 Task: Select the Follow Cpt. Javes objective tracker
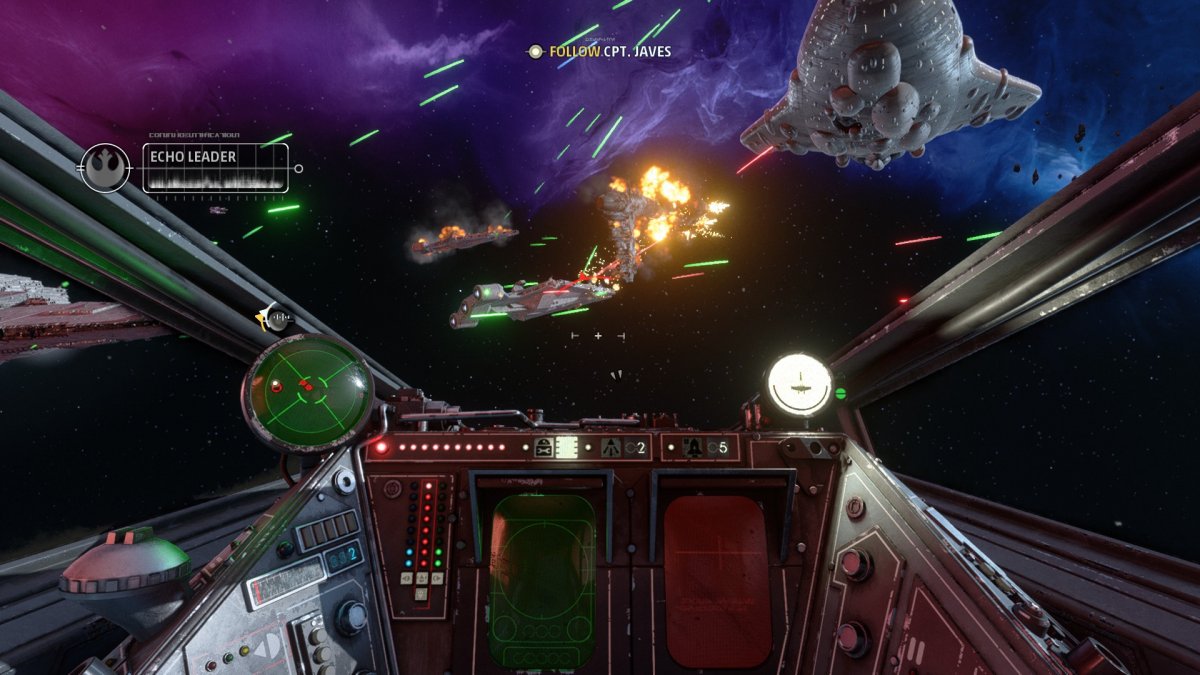[600, 51]
